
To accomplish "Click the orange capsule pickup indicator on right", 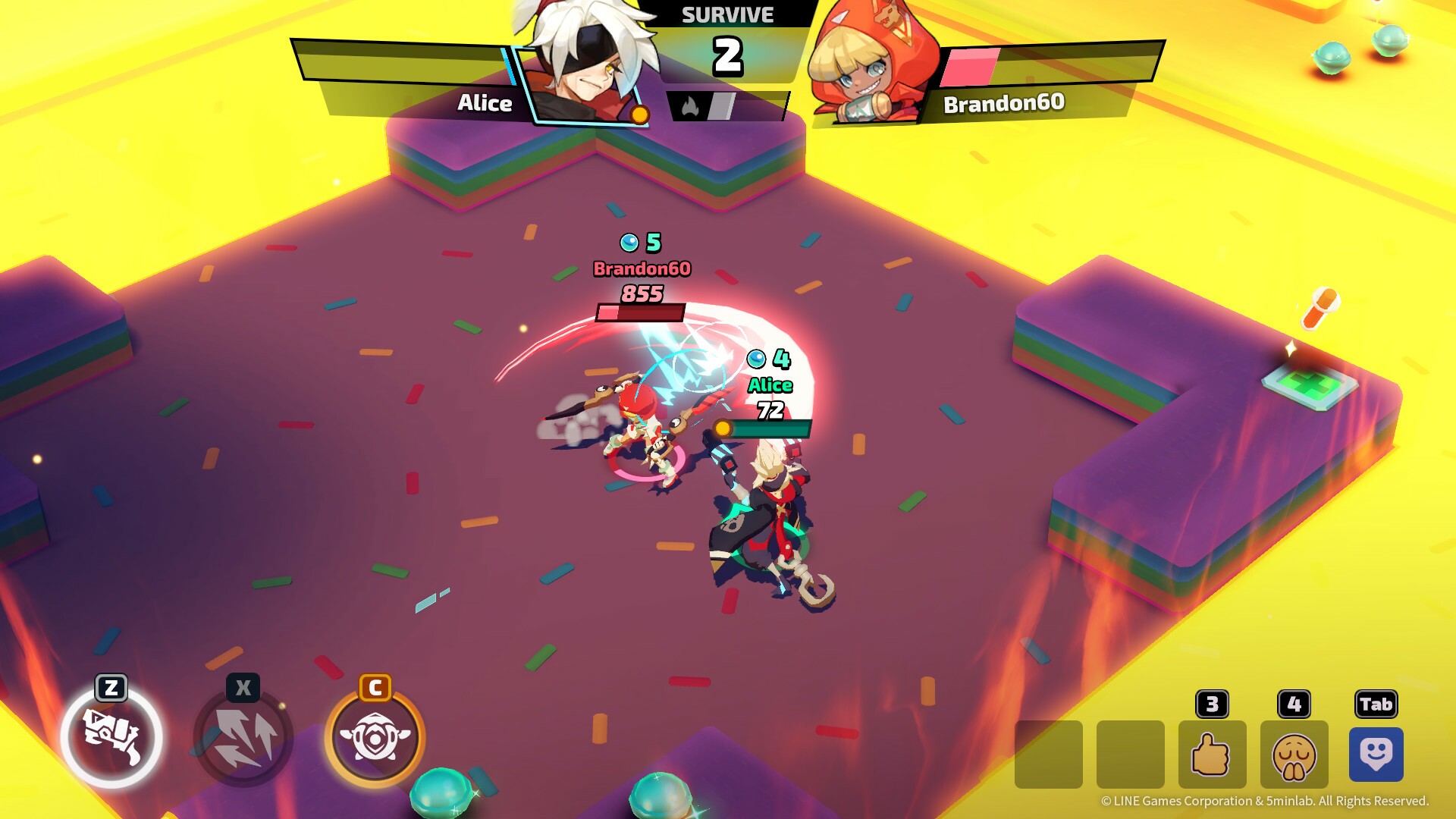I will (x=1321, y=310).
